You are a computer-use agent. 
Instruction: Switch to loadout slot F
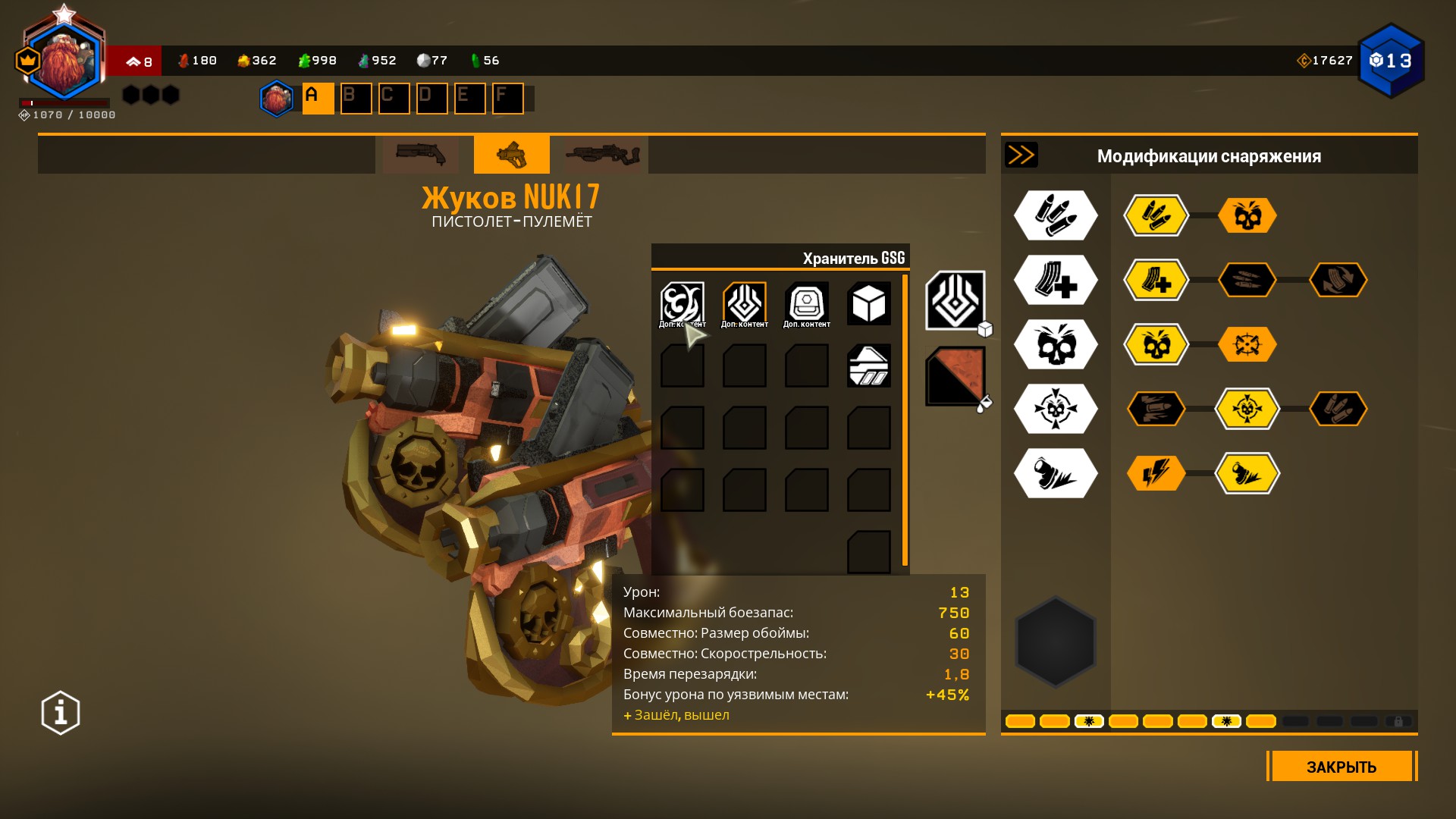[507, 99]
